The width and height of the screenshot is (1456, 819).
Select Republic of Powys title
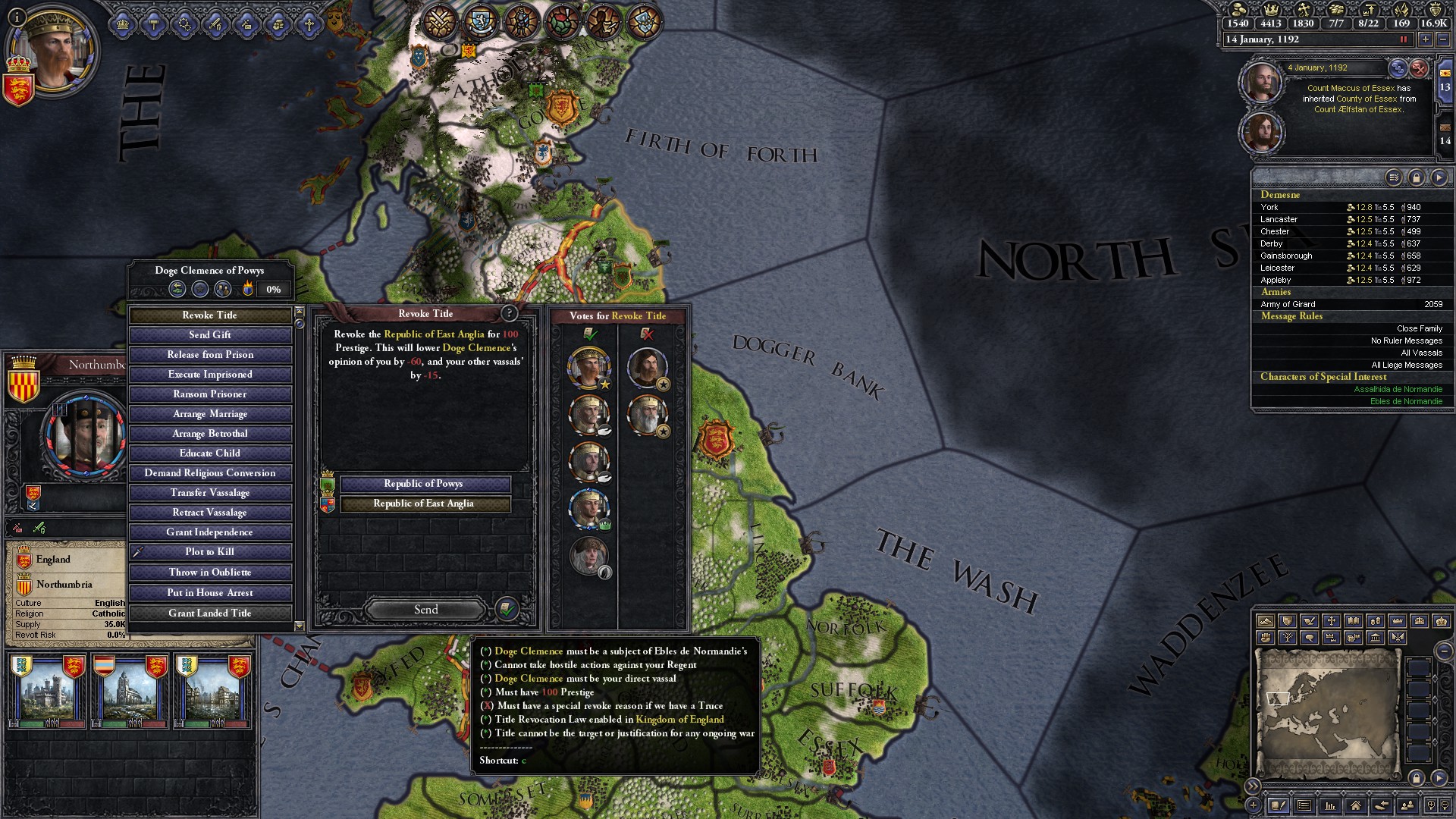424,484
